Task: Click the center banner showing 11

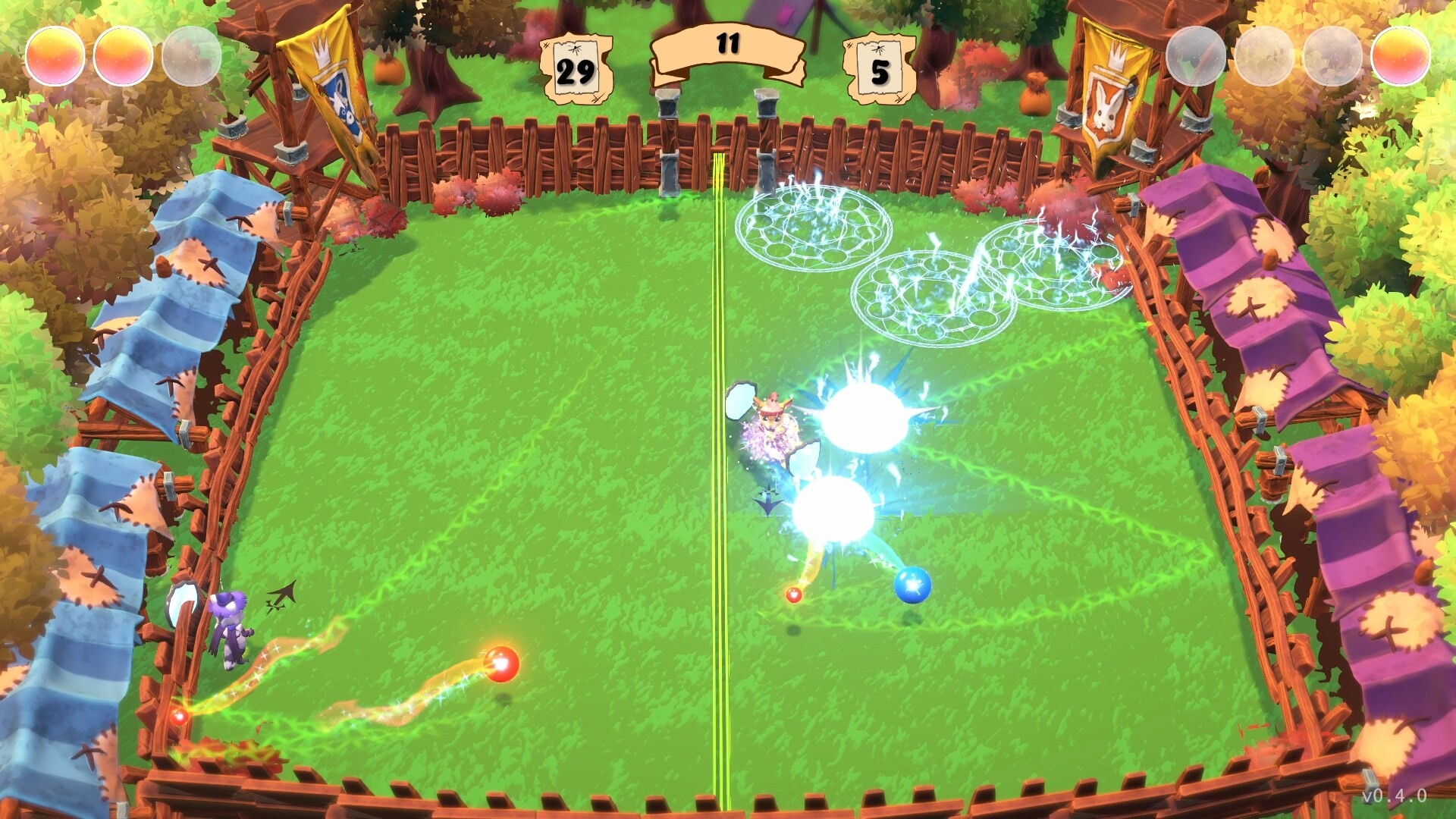Action: 730,45
